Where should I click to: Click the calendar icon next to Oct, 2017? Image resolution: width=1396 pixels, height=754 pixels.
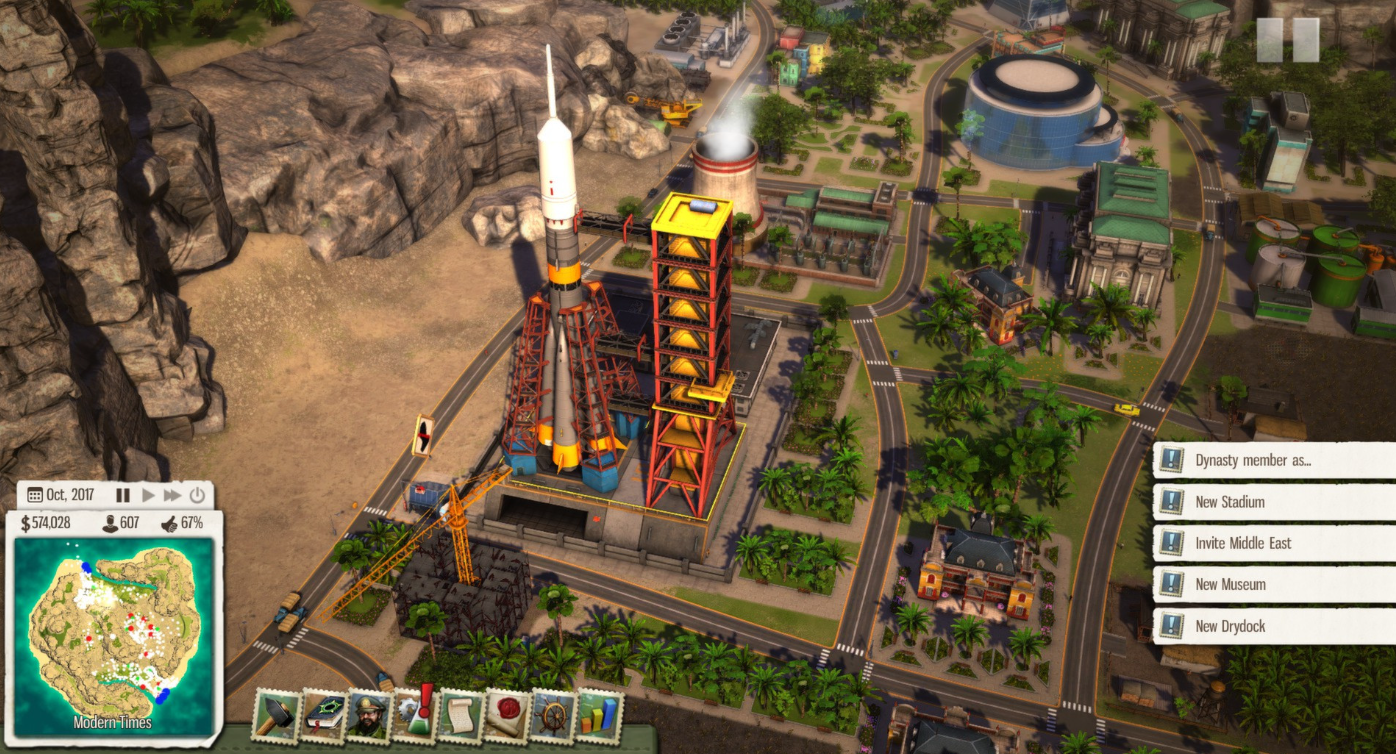[x=35, y=494]
